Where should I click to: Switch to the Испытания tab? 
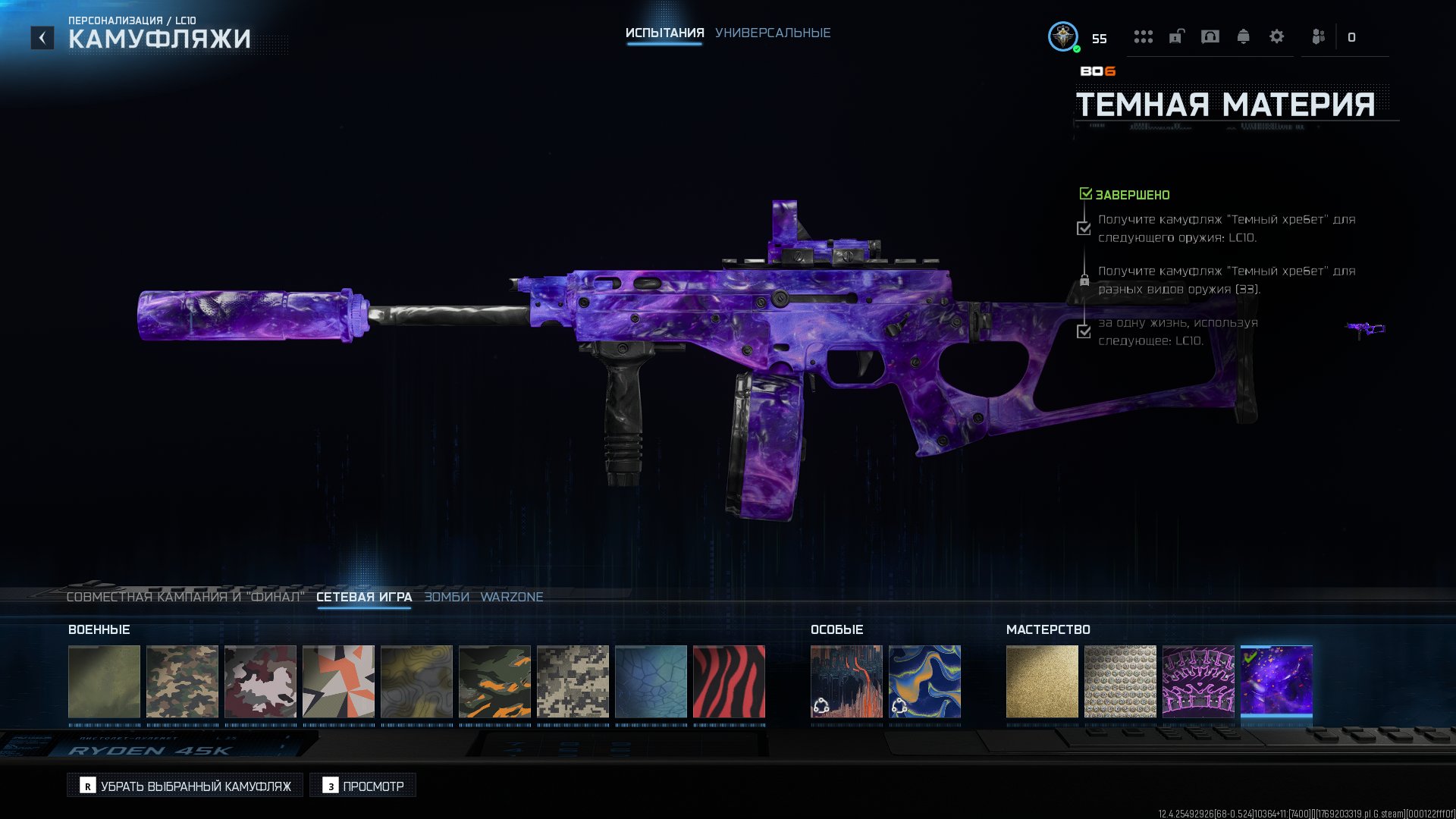point(664,33)
